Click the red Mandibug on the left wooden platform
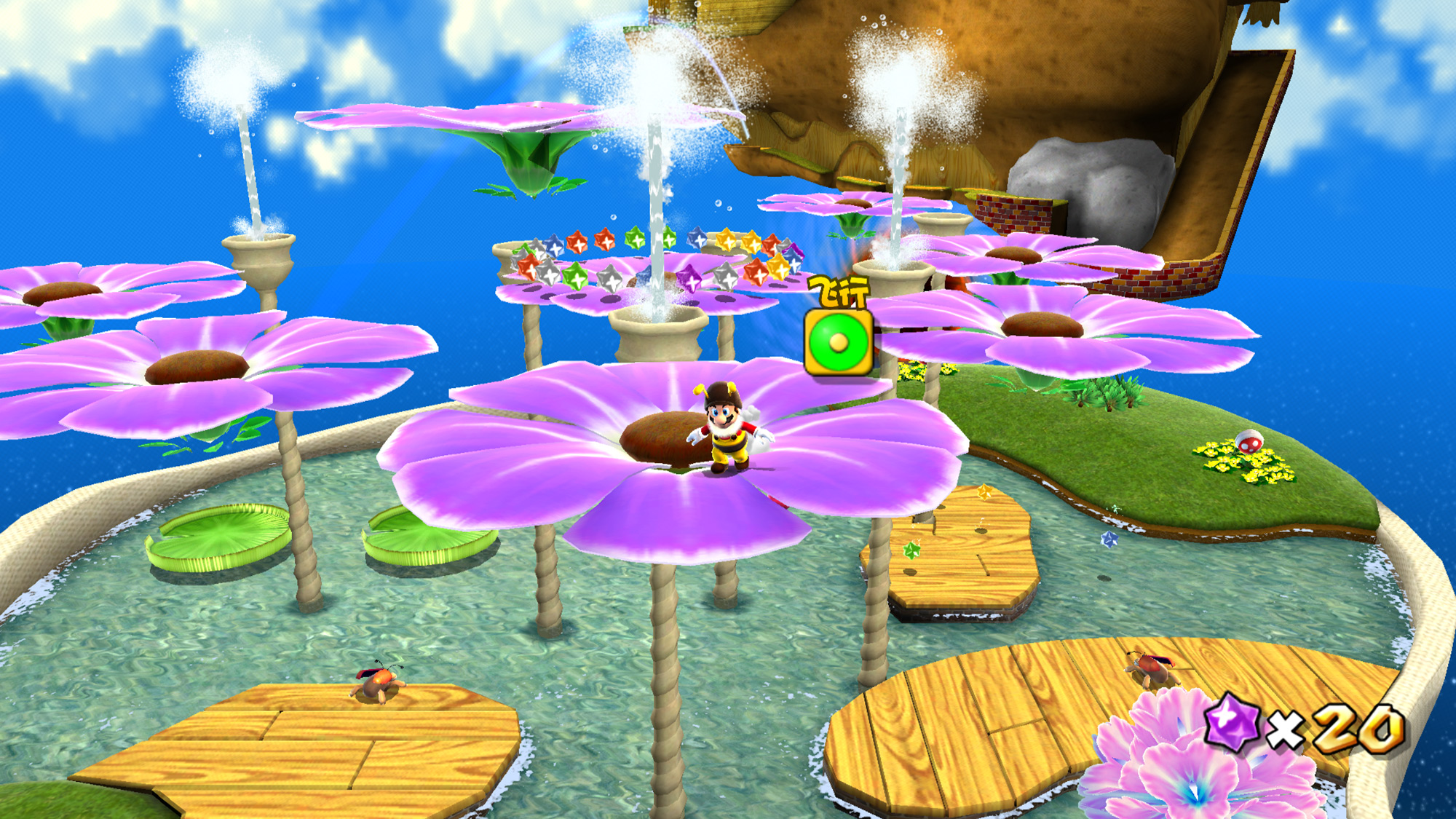Viewport: 1456px width, 819px height. [x=379, y=685]
